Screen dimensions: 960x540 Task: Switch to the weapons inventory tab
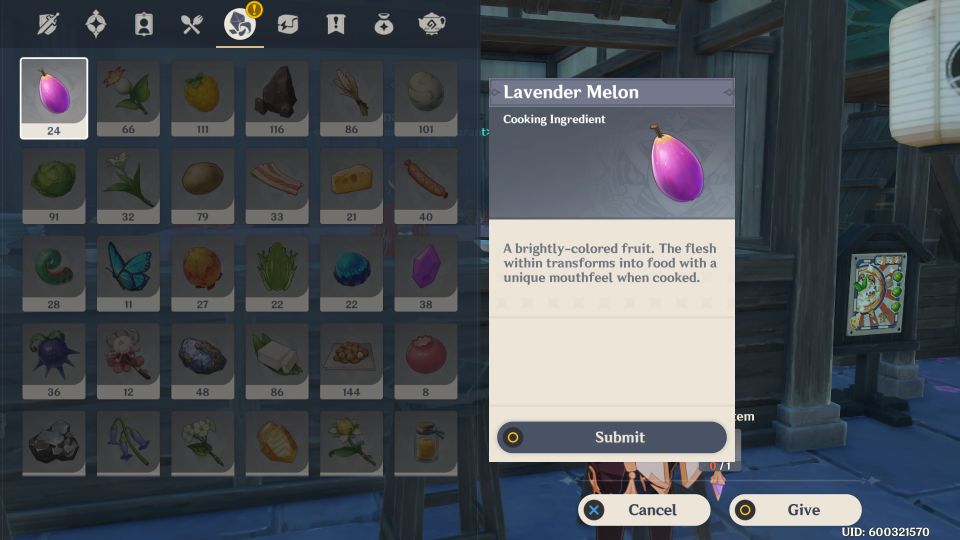tap(48, 24)
